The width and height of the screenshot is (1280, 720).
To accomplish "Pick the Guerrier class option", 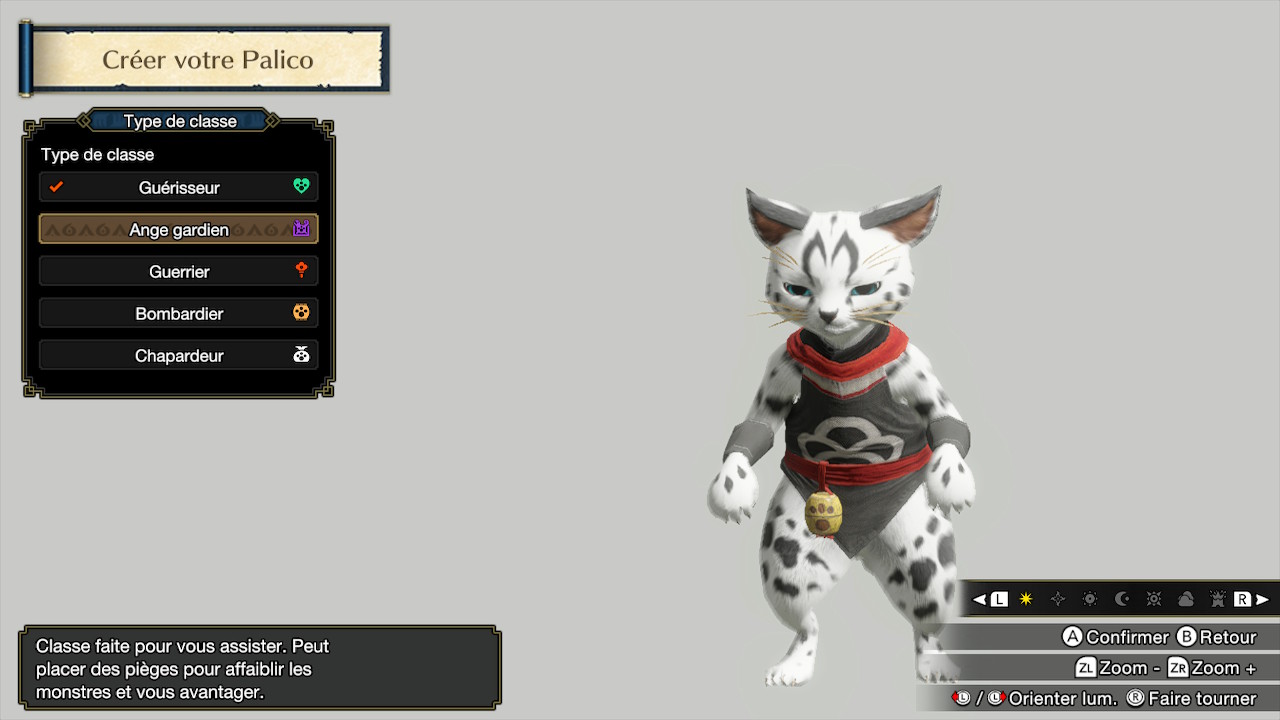I will pyautogui.click(x=179, y=271).
